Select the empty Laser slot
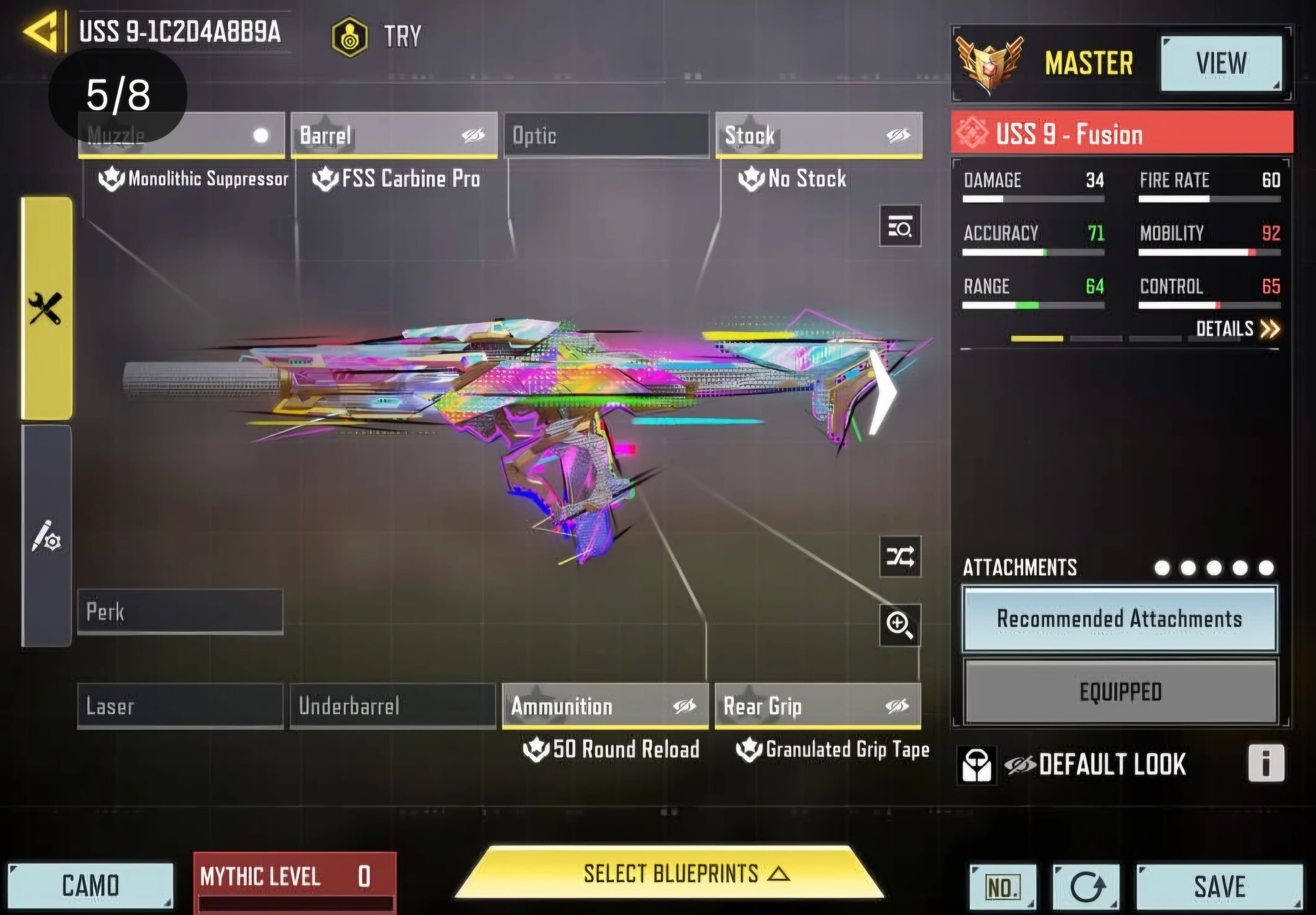1316x915 pixels. pyautogui.click(x=180, y=706)
